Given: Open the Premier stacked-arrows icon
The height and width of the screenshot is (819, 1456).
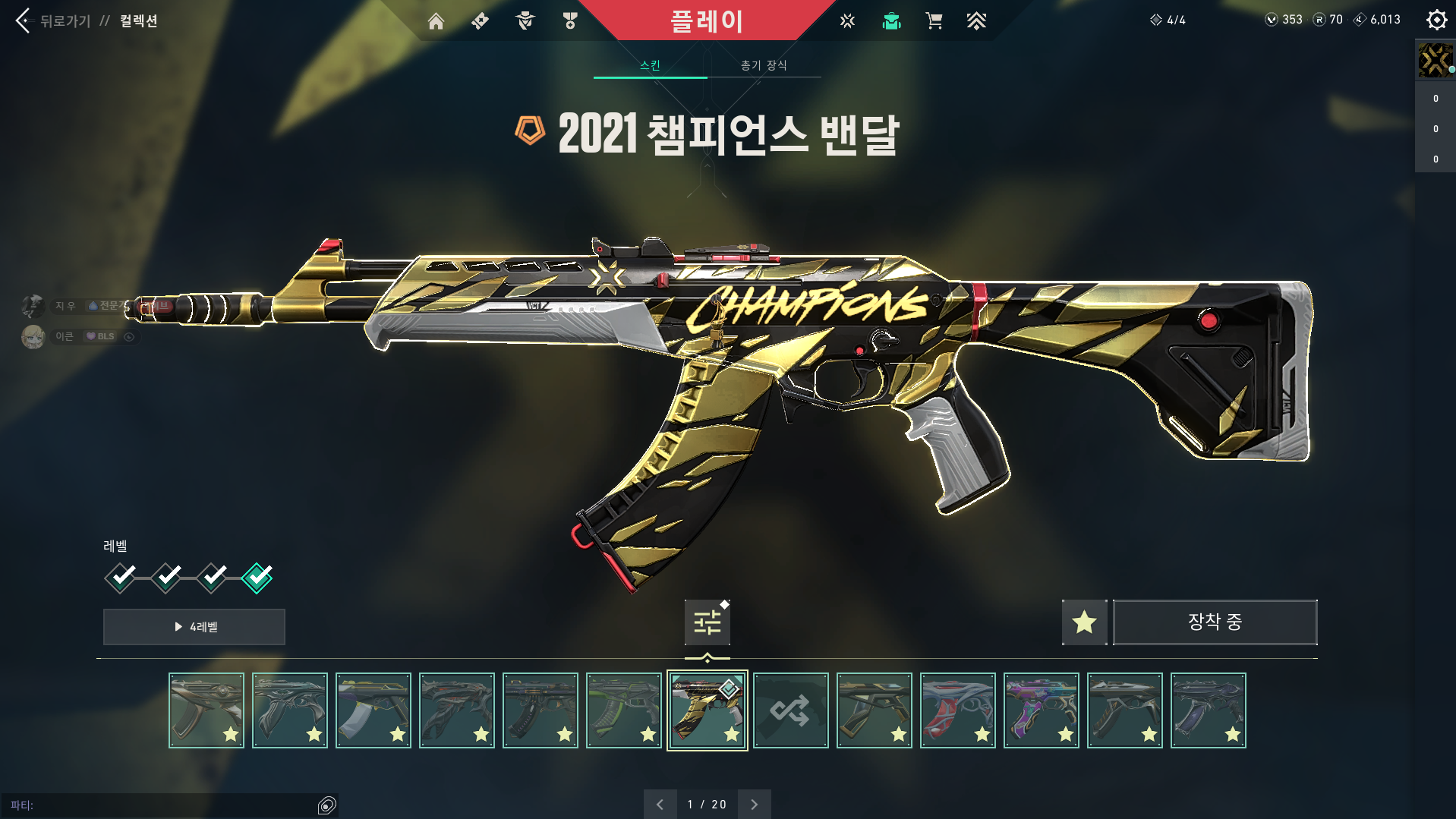Looking at the screenshot, I should click(977, 20).
